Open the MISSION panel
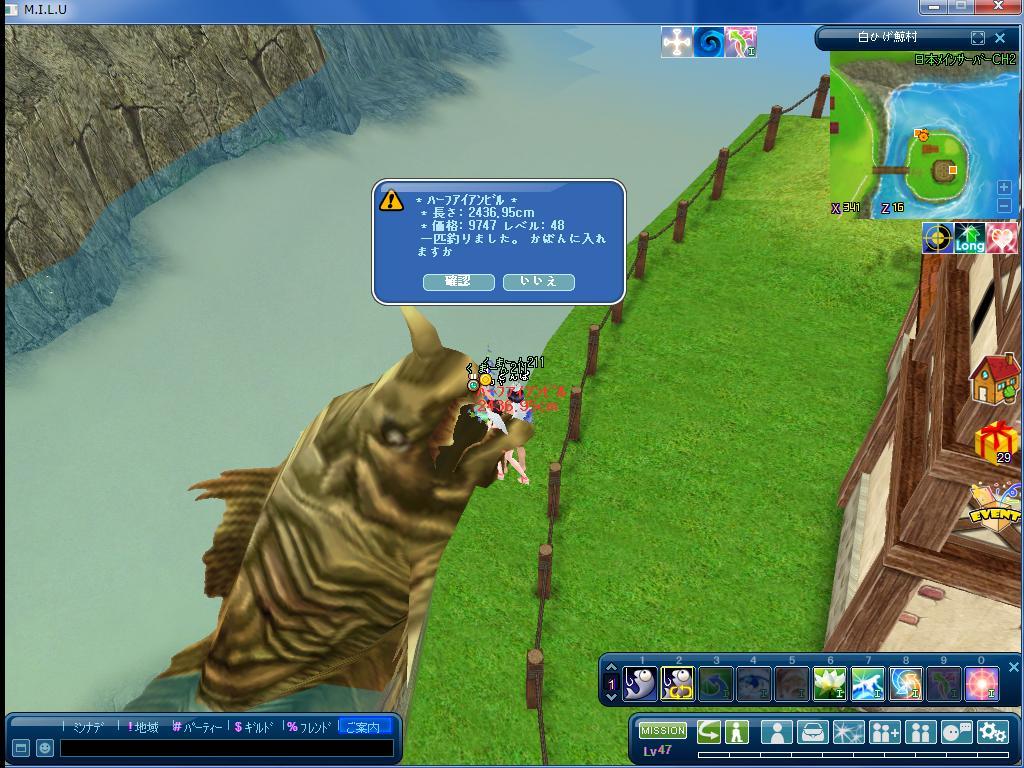This screenshot has height=768, width=1024. (x=663, y=731)
